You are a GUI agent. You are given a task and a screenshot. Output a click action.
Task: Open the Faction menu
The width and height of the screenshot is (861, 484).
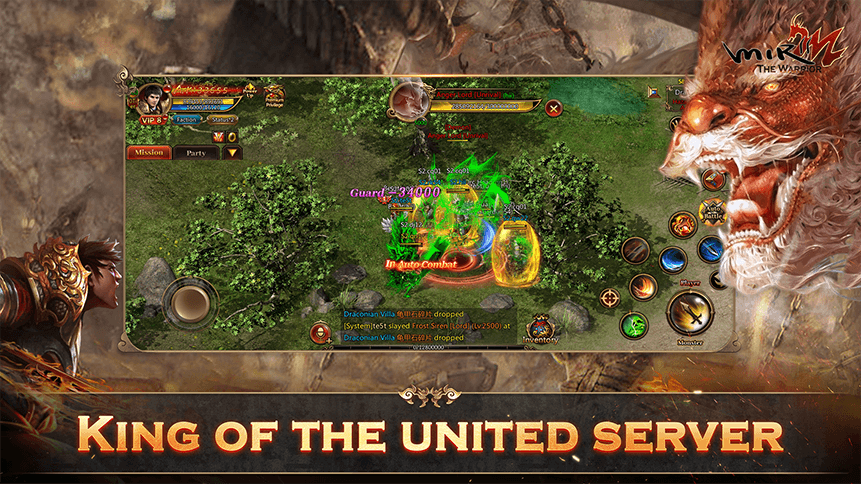coord(186,119)
